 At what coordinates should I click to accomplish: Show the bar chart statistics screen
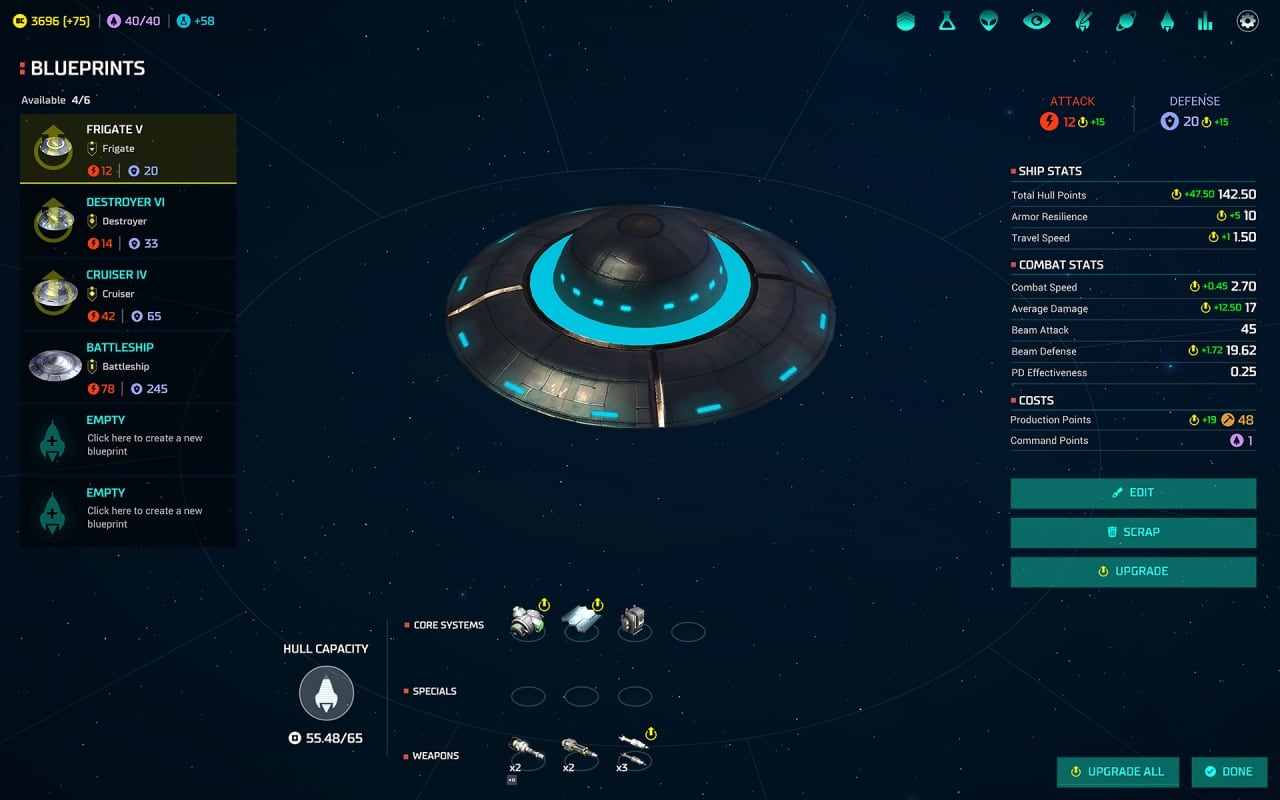pyautogui.click(x=1205, y=21)
